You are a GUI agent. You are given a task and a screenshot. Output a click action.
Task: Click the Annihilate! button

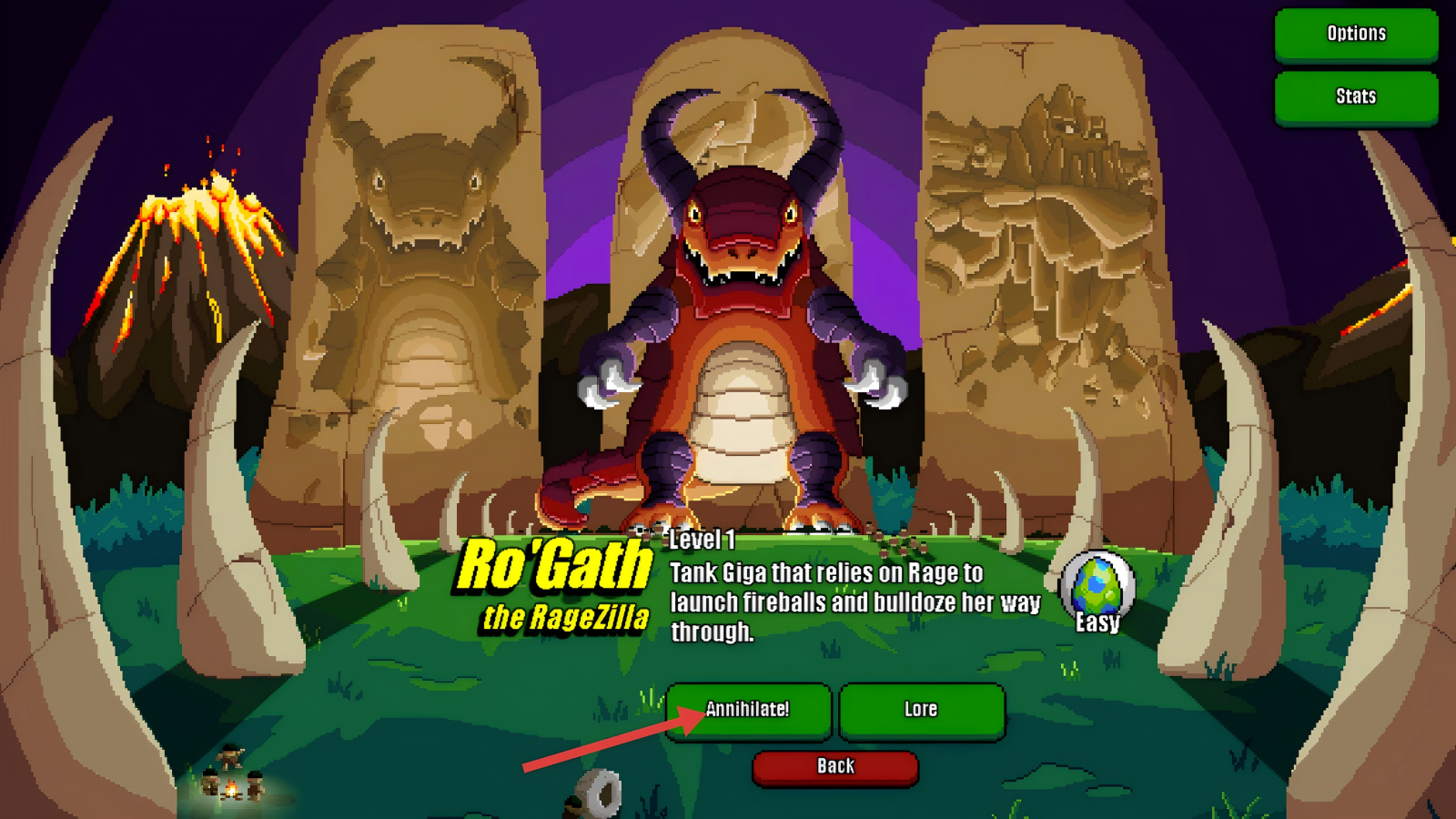point(748,710)
